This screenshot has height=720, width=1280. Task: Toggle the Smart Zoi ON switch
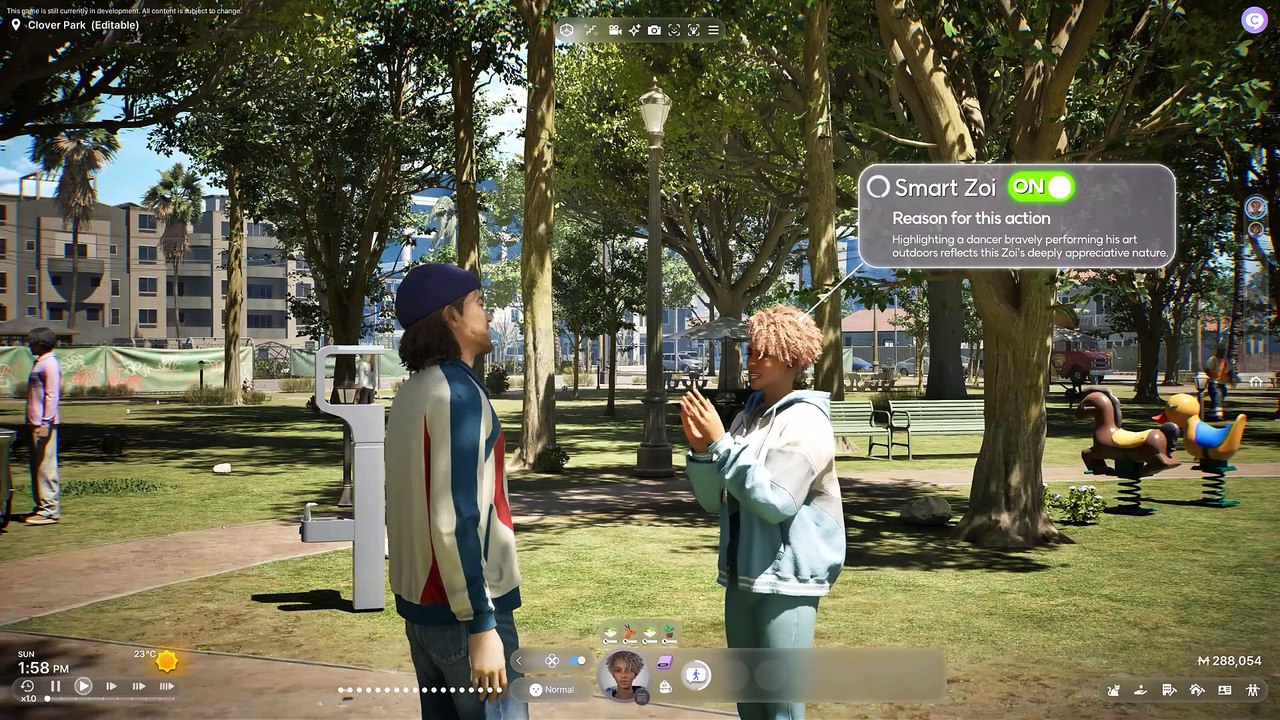pyautogui.click(x=1041, y=186)
